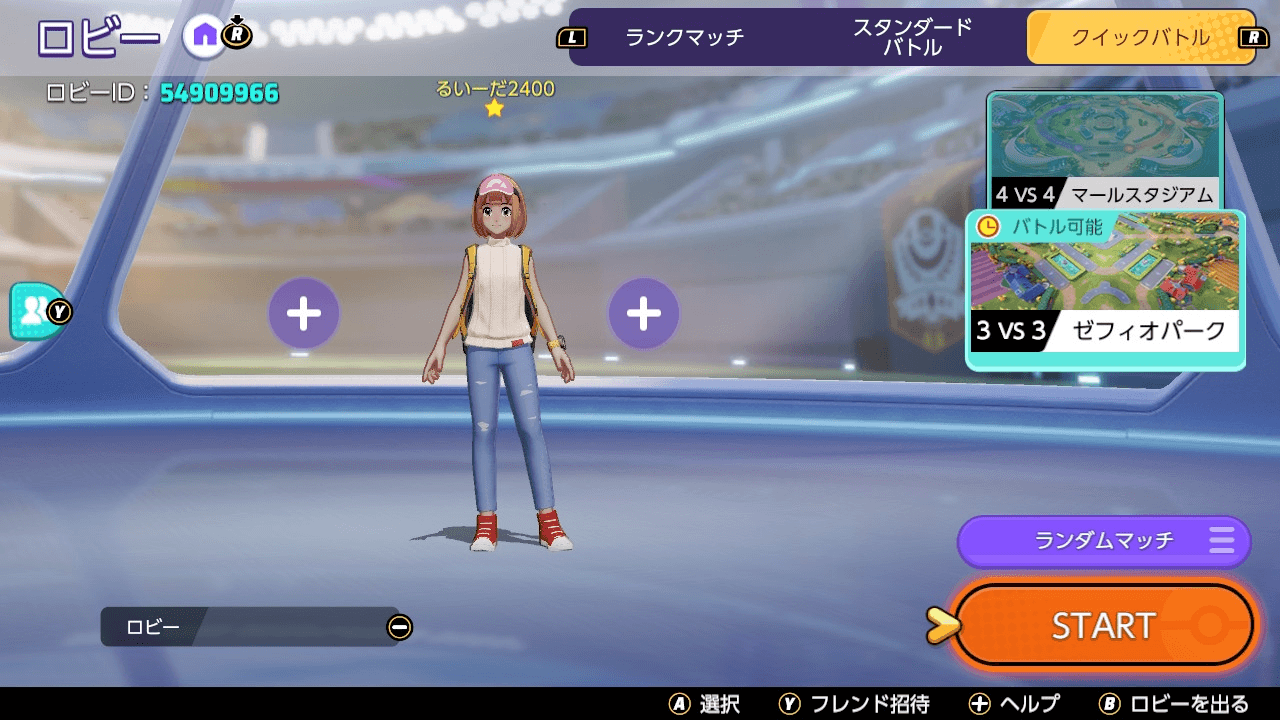Screen dimensions: 1280x720
Task: Select the left plus icon to add a teammate
Action: (303, 312)
